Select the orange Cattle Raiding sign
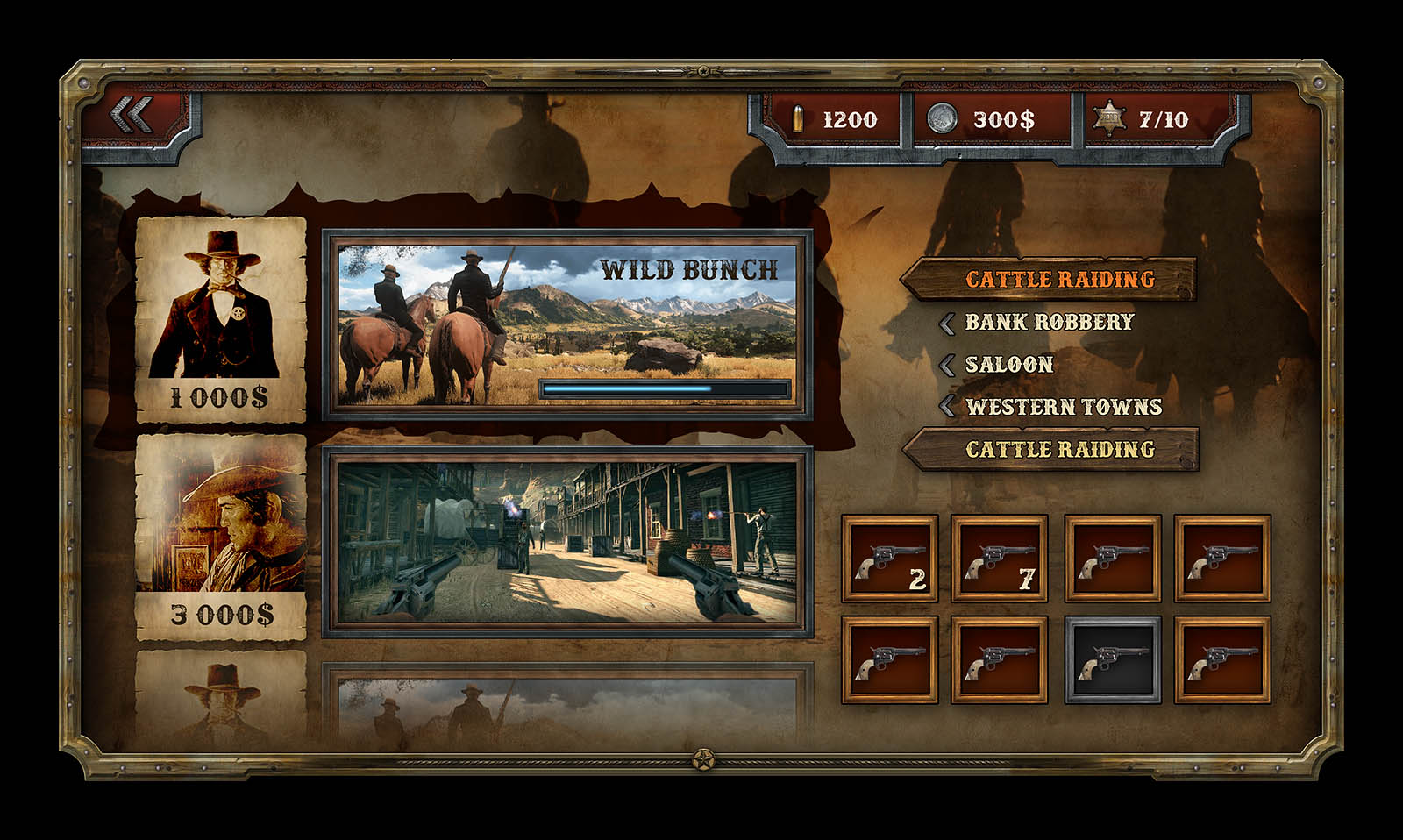The height and width of the screenshot is (840, 1403). point(1050,280)
